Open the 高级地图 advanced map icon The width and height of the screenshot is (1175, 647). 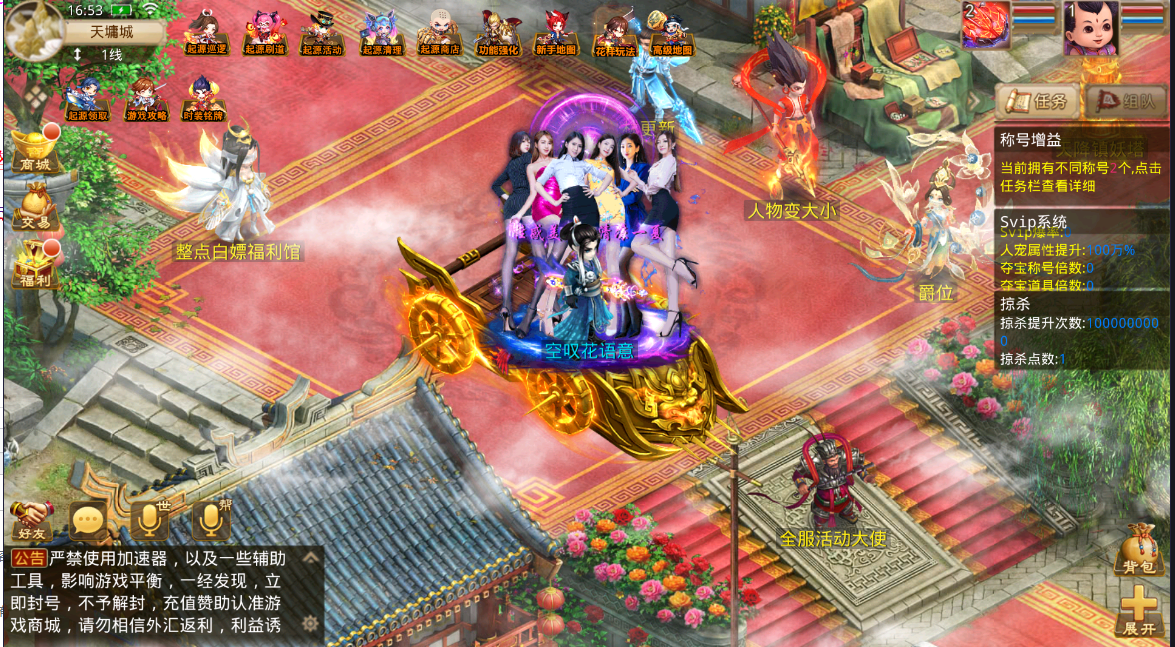click(x=672, y=34)
